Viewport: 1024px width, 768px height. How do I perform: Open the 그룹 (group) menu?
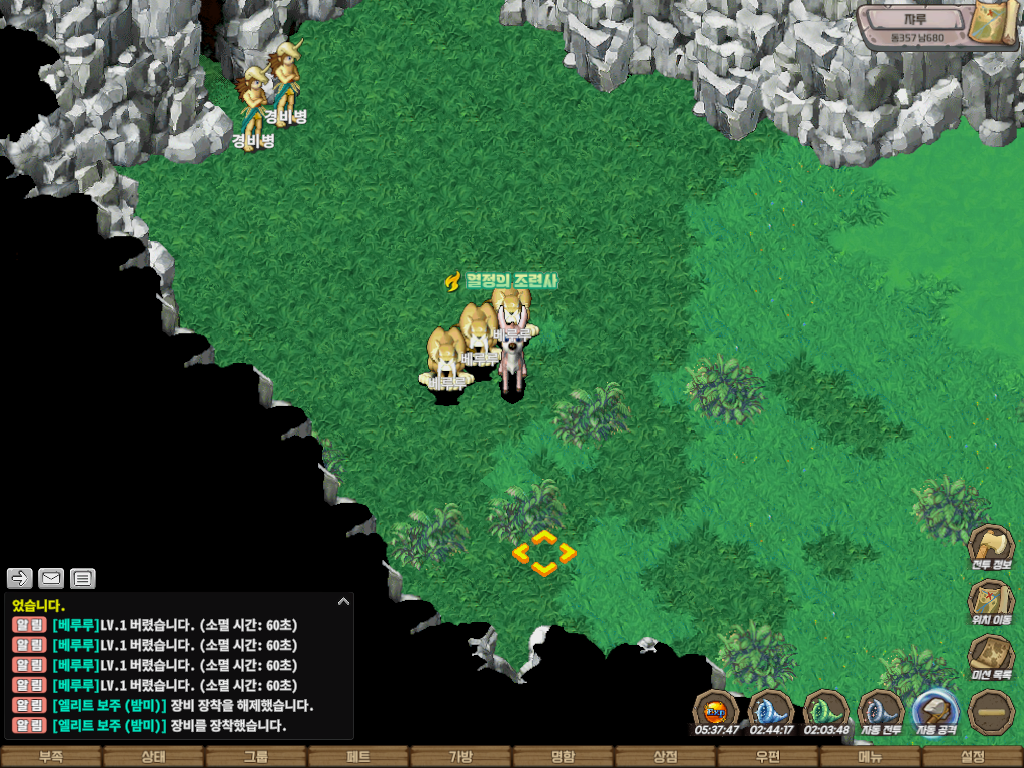click(256, 757)
